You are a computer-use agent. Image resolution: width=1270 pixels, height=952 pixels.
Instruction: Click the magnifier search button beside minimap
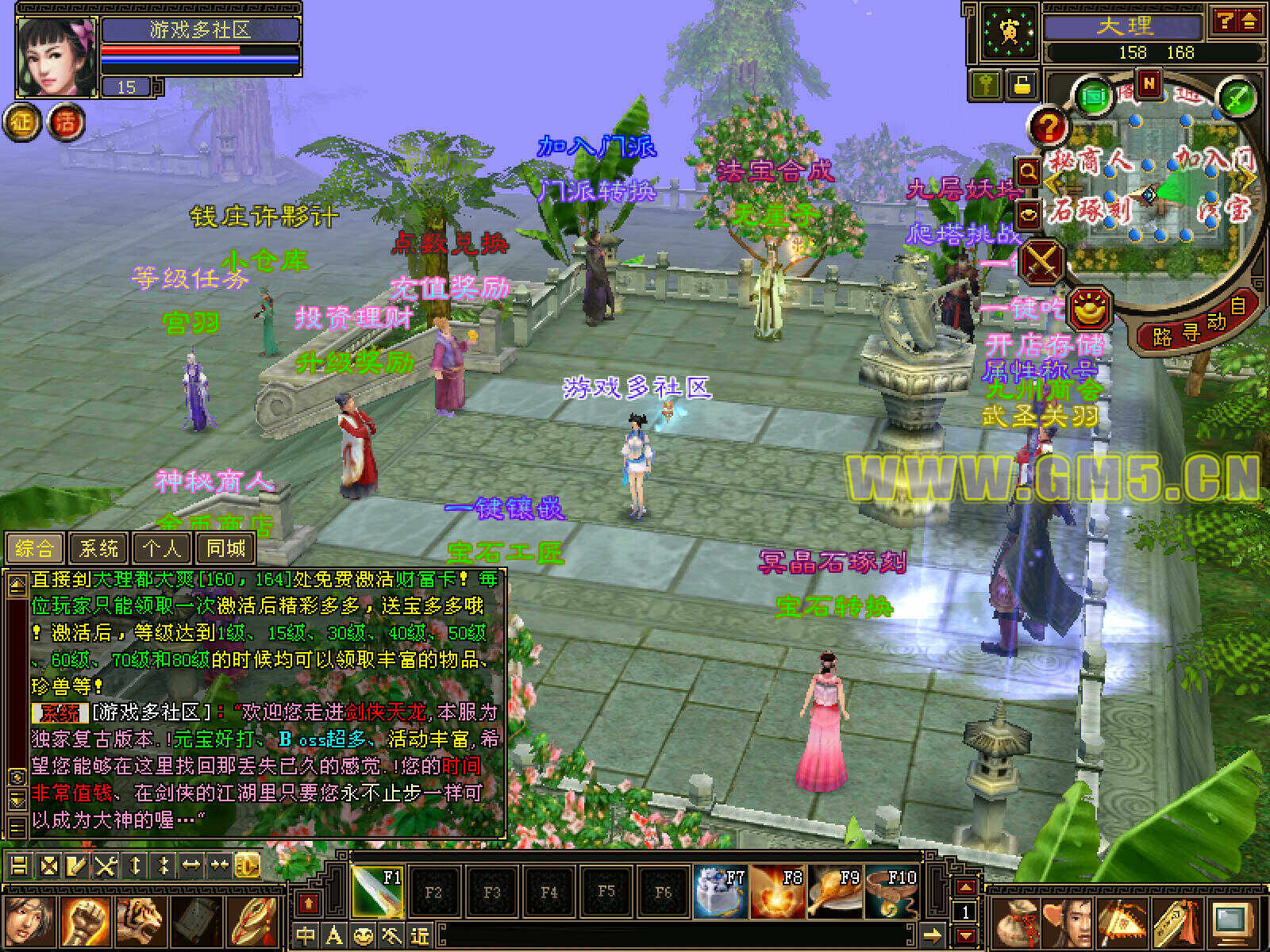click(x=1028, y=171)
